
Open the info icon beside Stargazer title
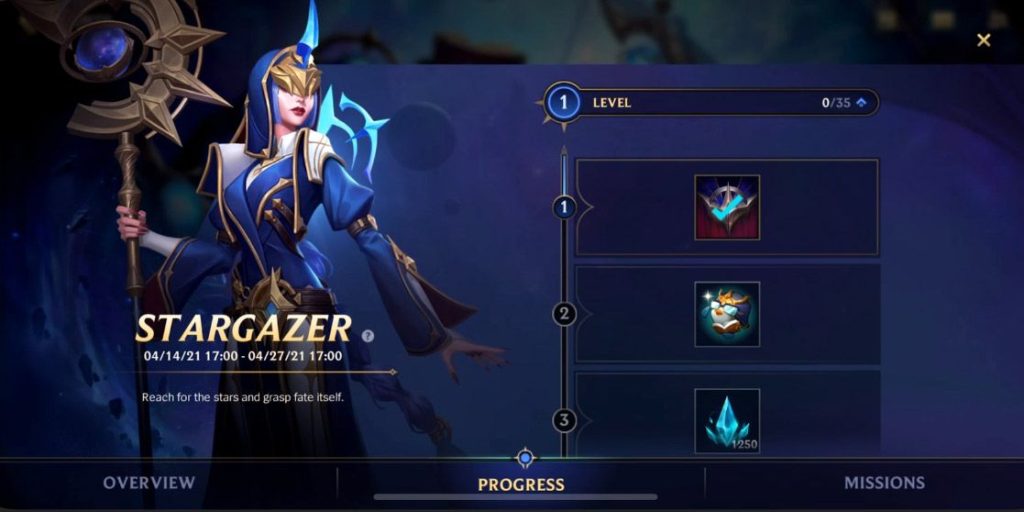(368, 336)
